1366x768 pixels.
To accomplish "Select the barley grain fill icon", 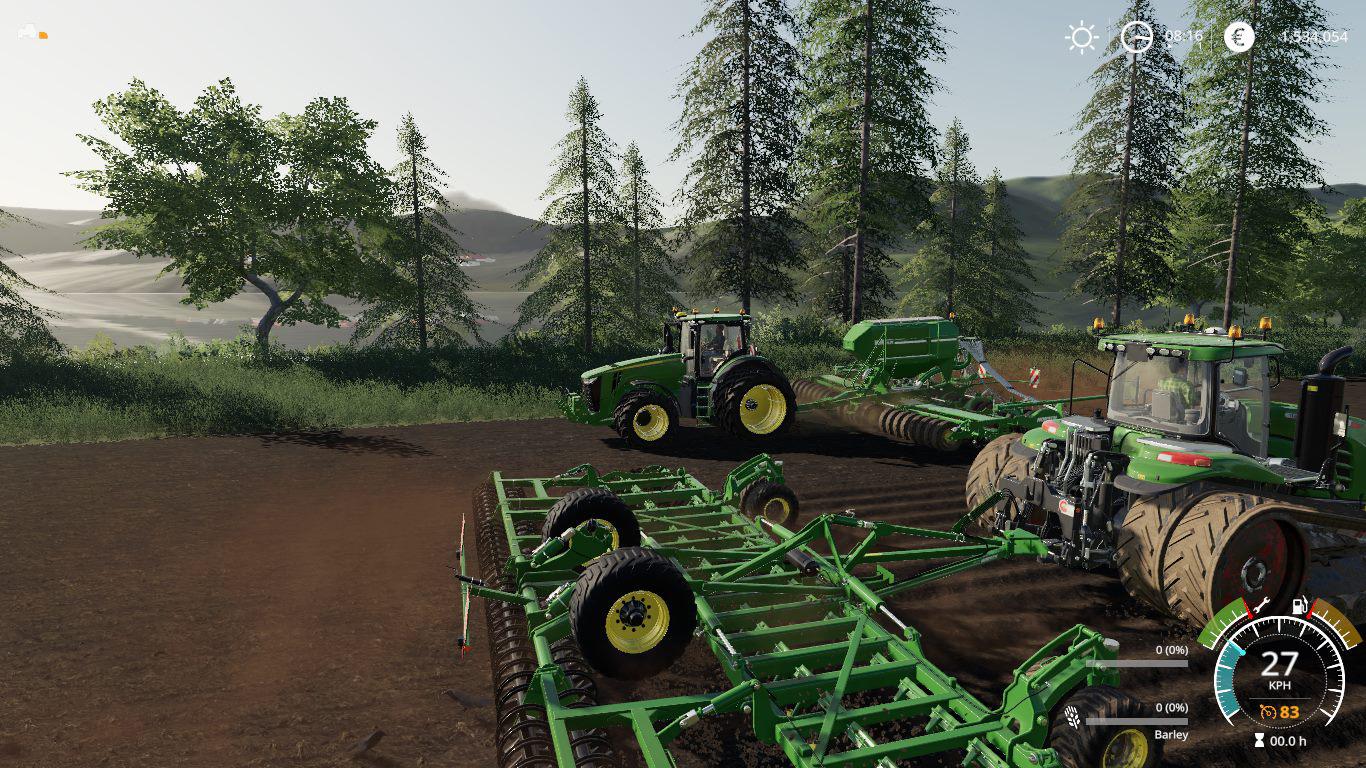I will pyautogui.click(x=1073, y=718).
